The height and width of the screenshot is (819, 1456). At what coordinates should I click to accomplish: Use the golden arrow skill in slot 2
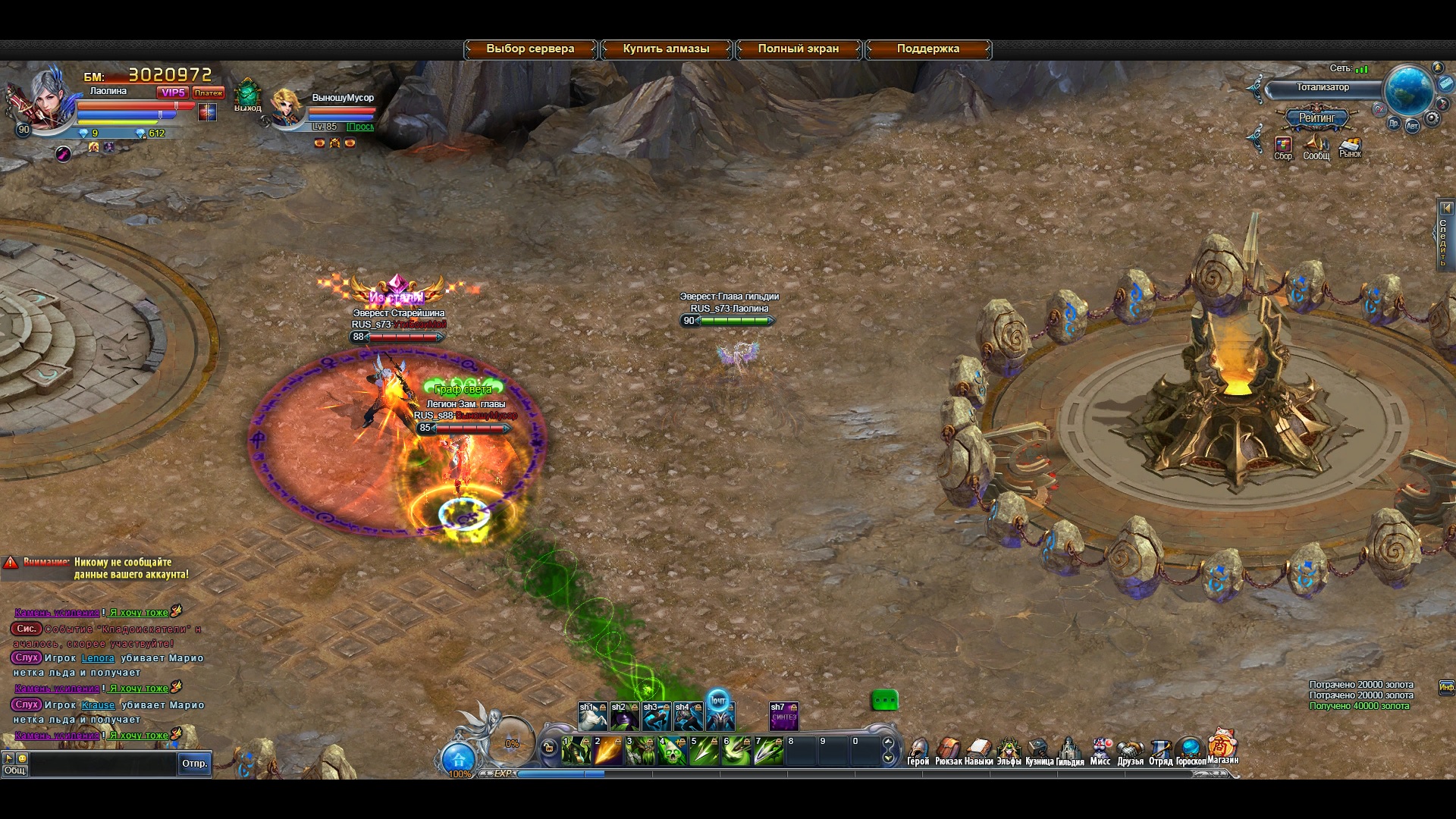pos(608,752)
